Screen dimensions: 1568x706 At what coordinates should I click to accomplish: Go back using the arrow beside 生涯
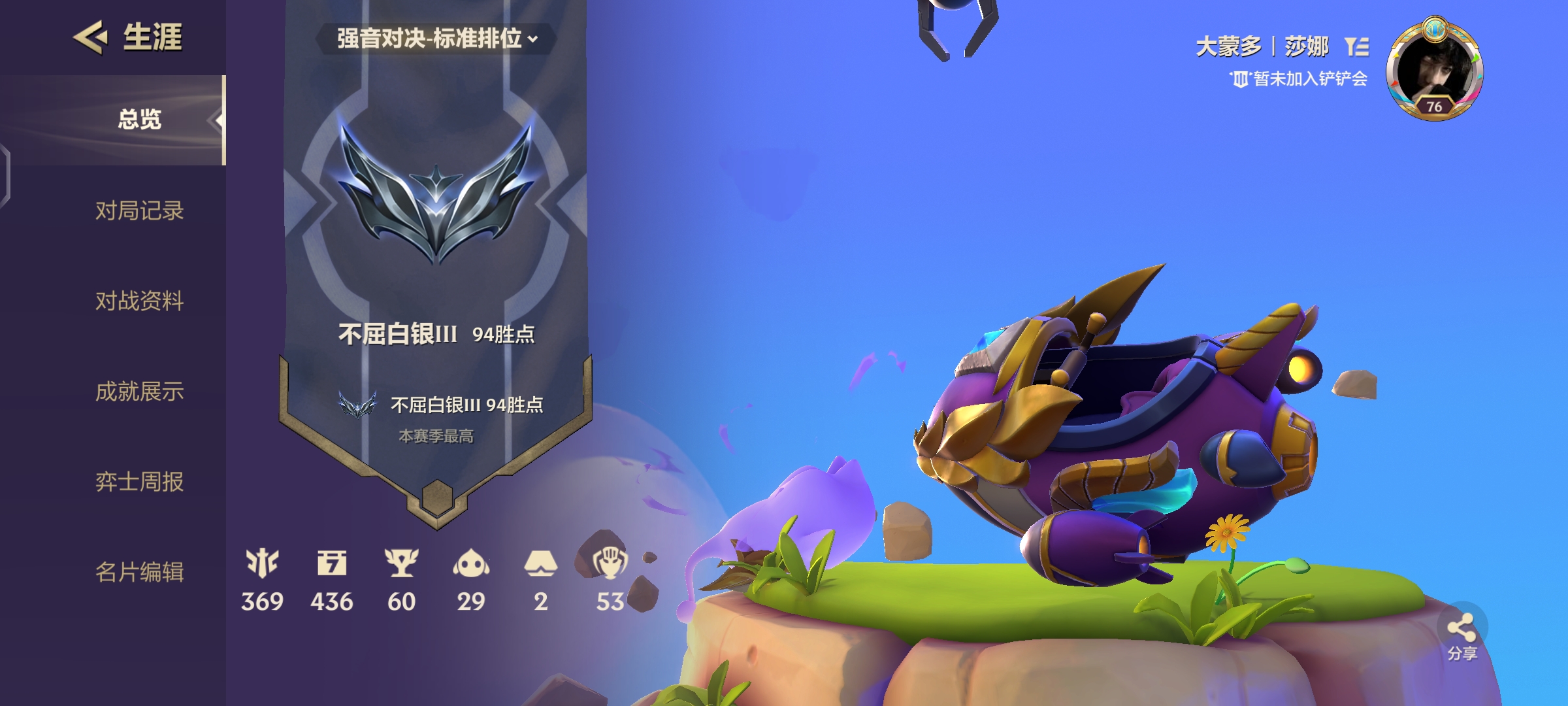tap(91, 37)
